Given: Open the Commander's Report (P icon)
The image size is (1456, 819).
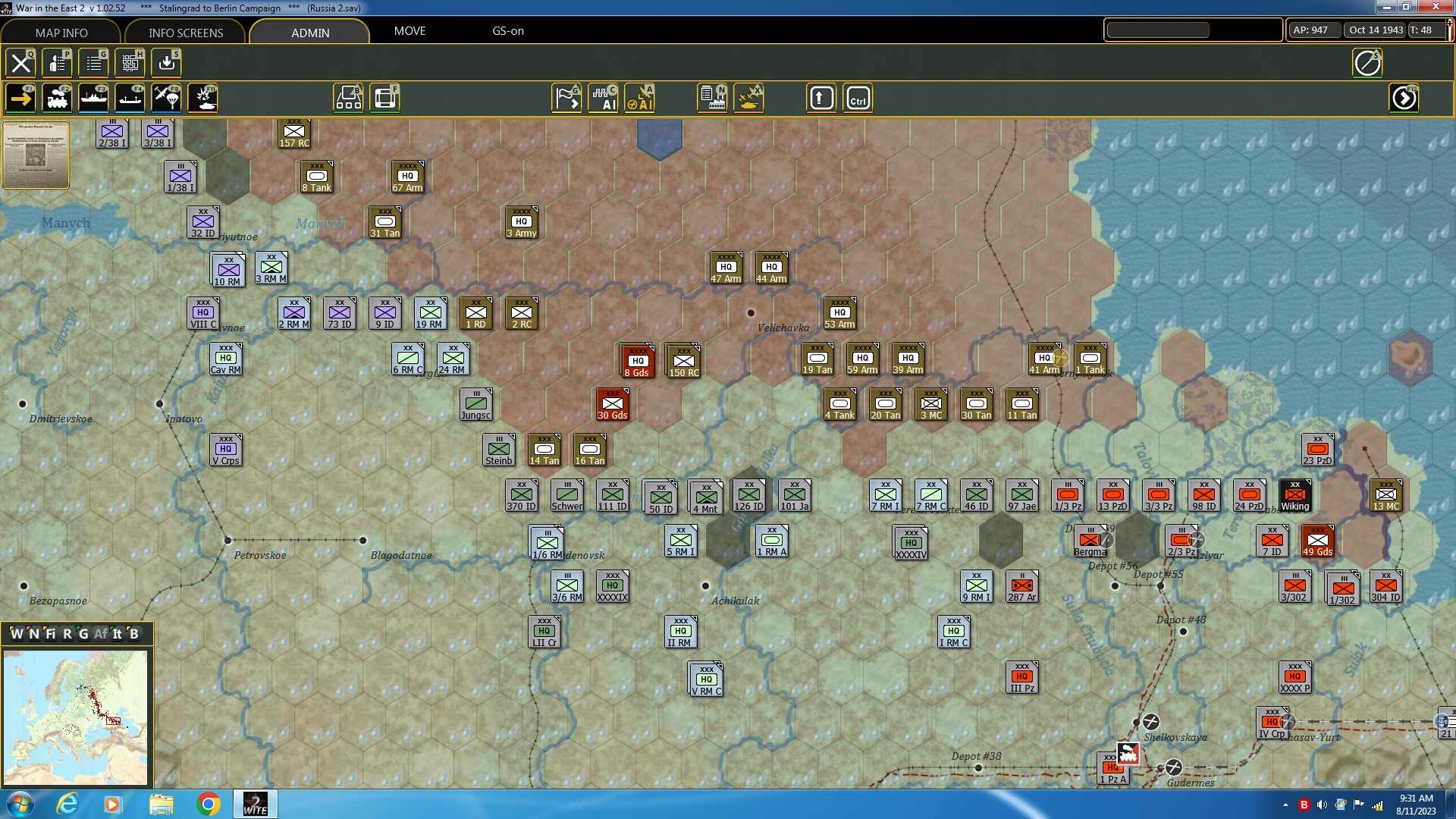Looking at the screenshot, I should (x=57, y=63).
